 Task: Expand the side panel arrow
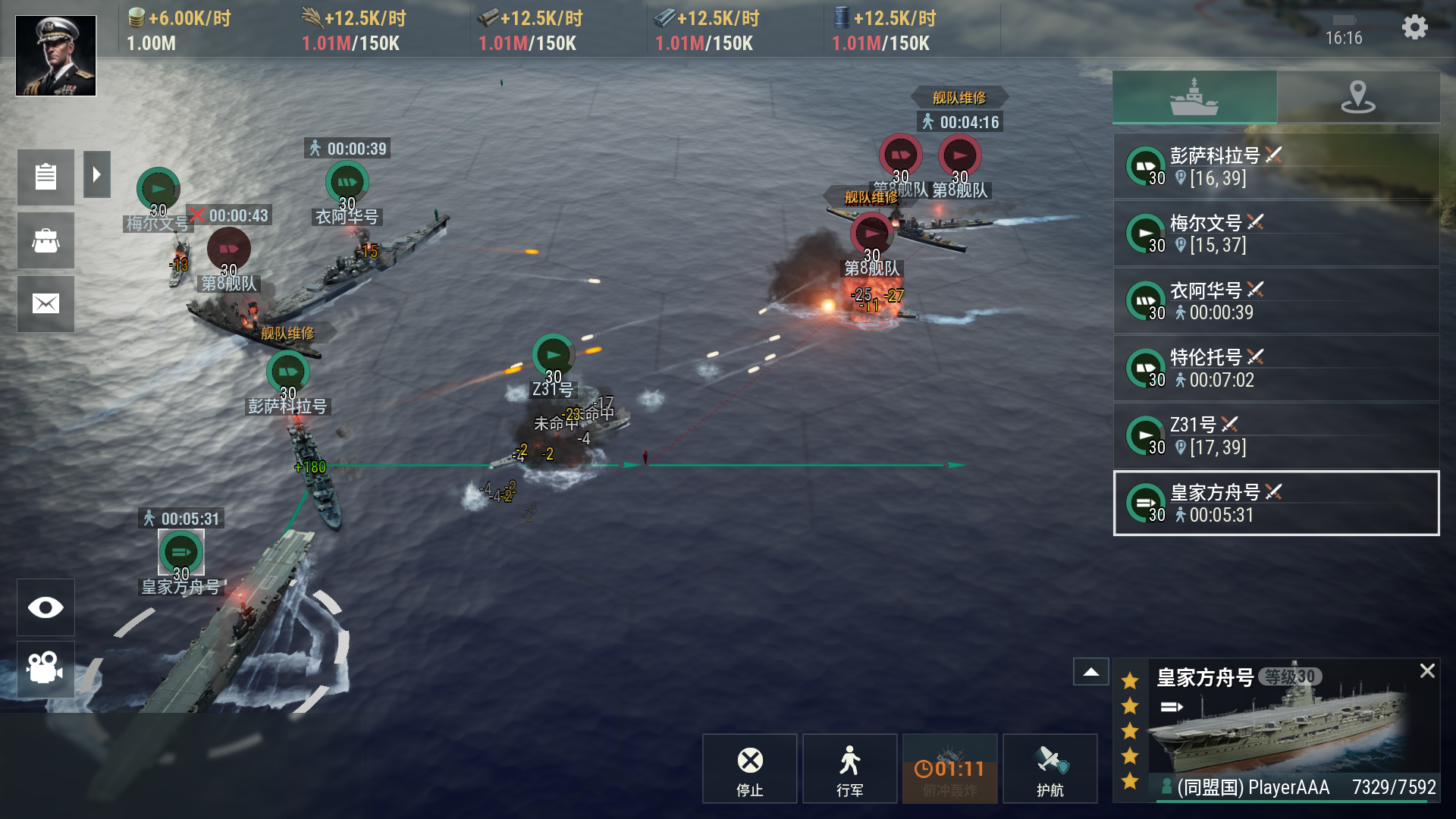(96, 175)
